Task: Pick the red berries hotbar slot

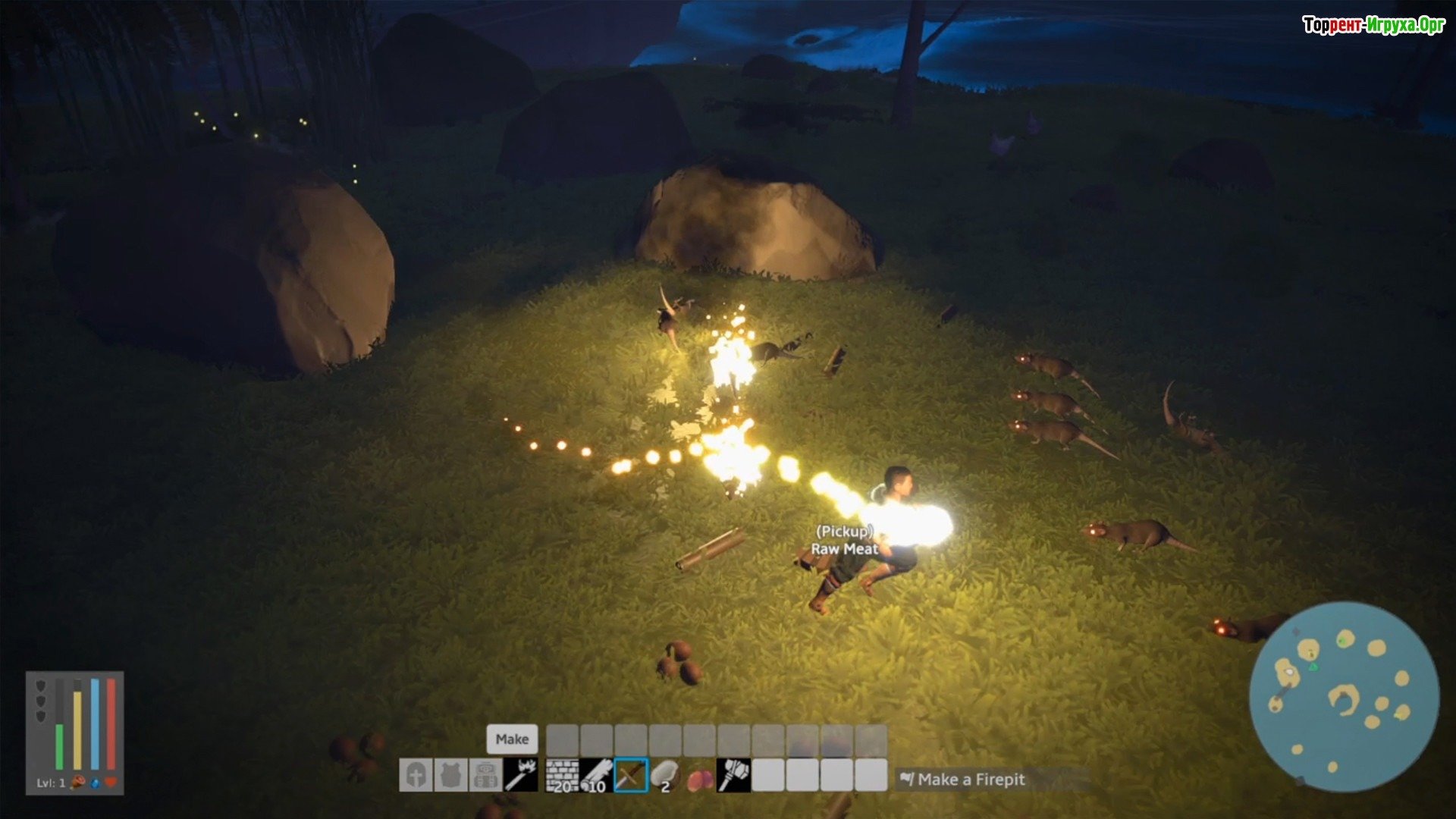Action: (x=700, y=776)
